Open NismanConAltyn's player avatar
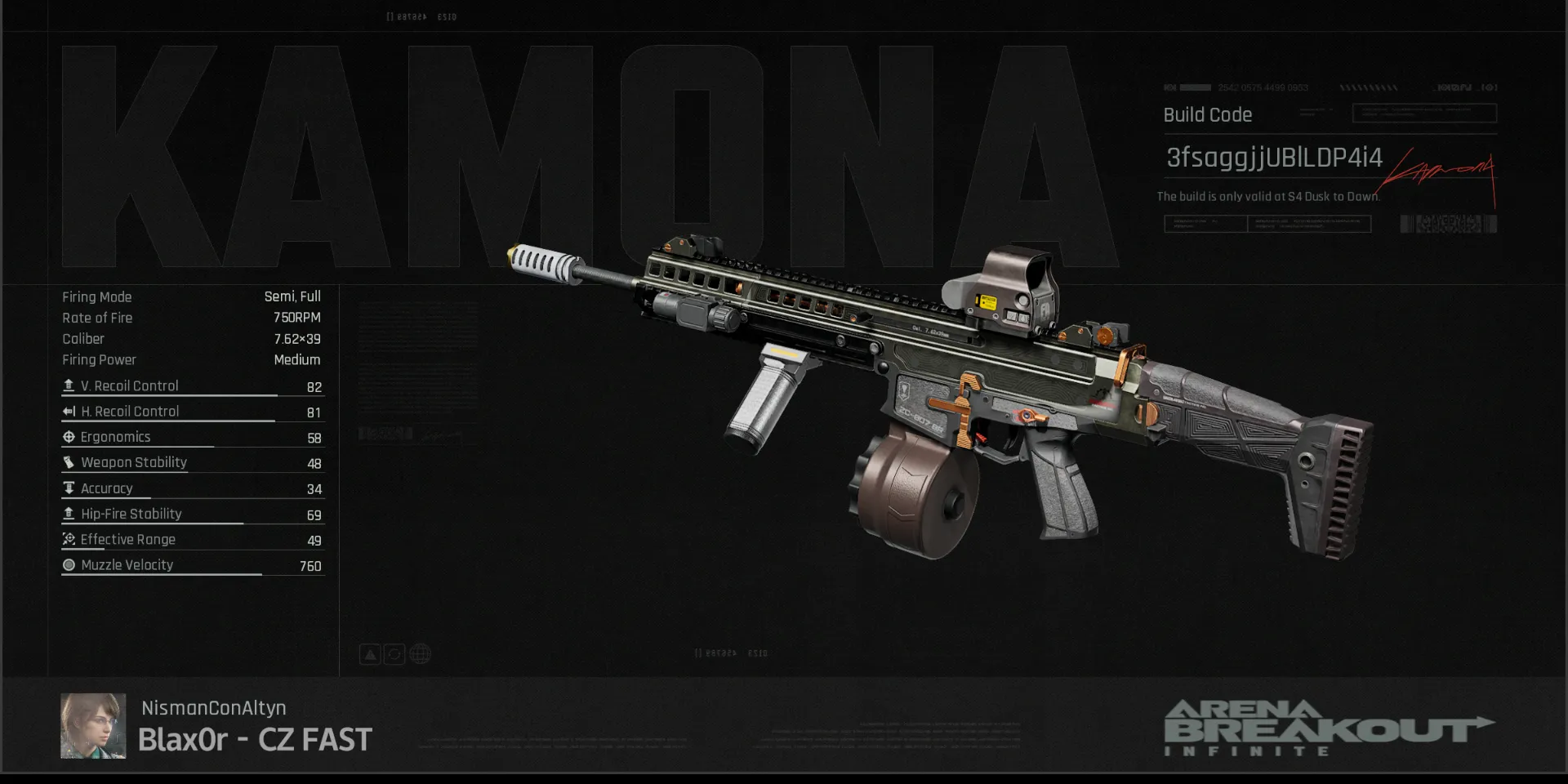Viewport: 1568px width, 784px height. 93,726
